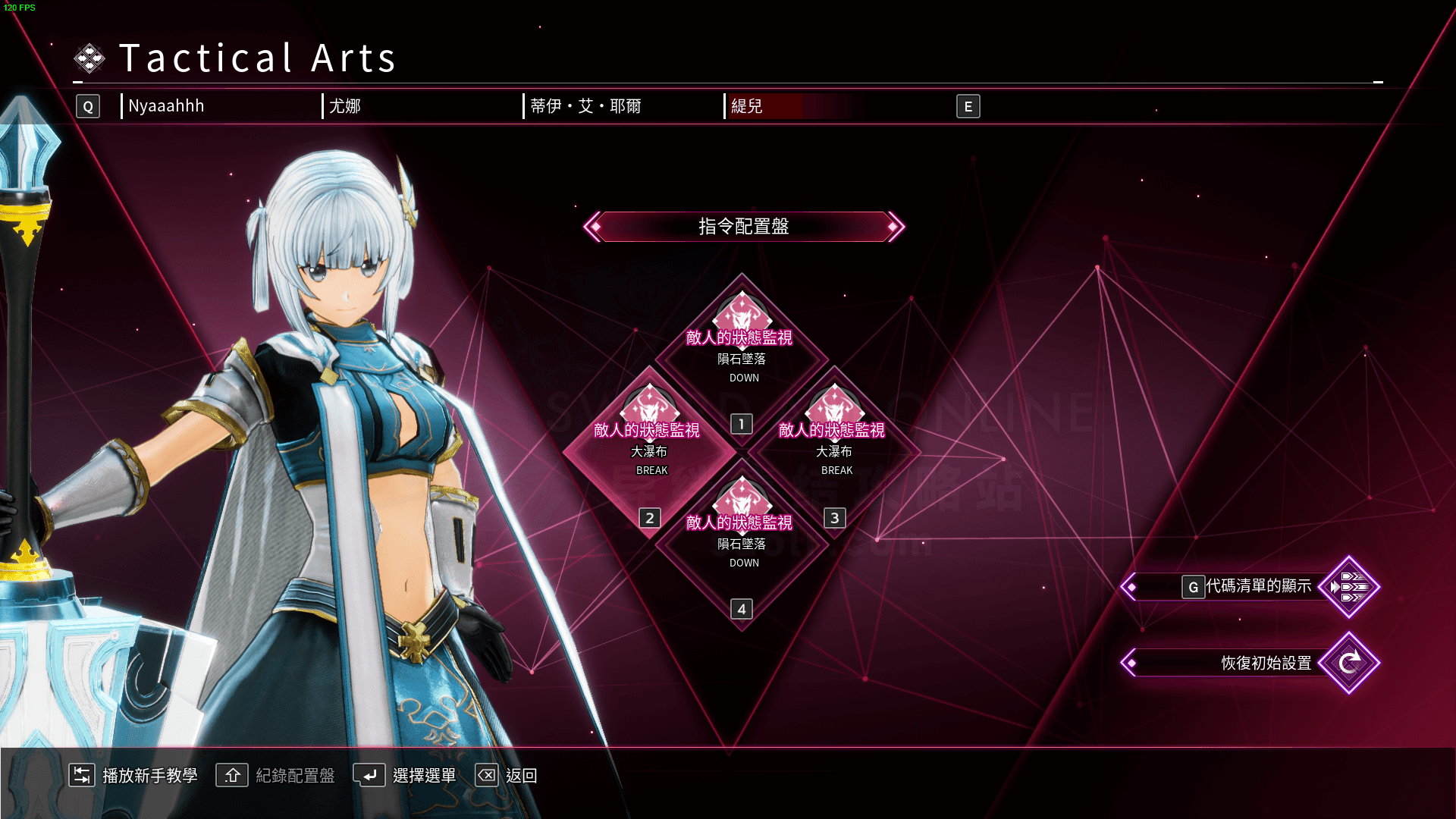Choose the 緹兒 character tab
Image resolution: width=1456 pixels, height=819 pixels.
point(747,106)
